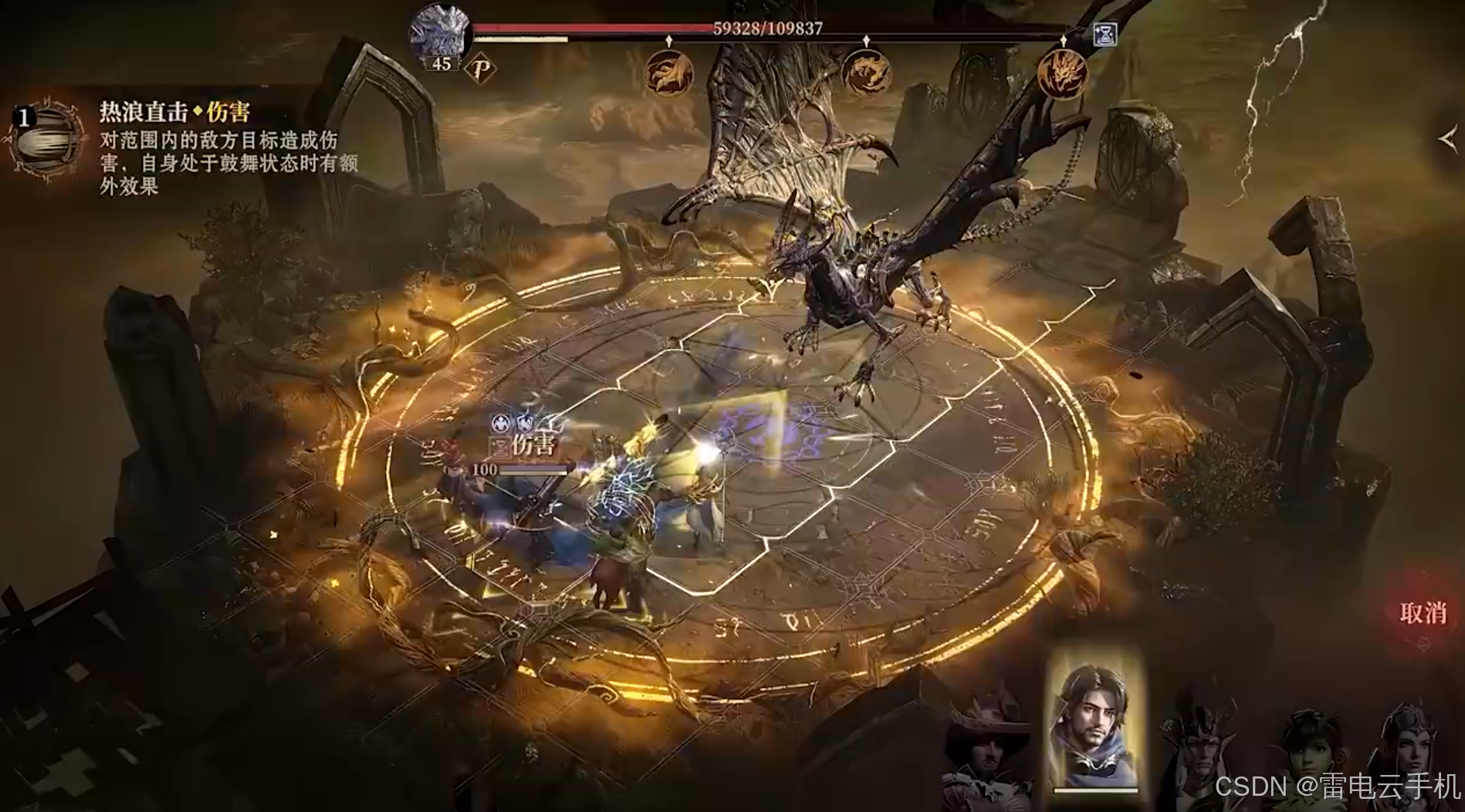Inspect the dragon claw boss skill icon
The height and width of the screenshot is (812, 1465).
tap(668, 73)
